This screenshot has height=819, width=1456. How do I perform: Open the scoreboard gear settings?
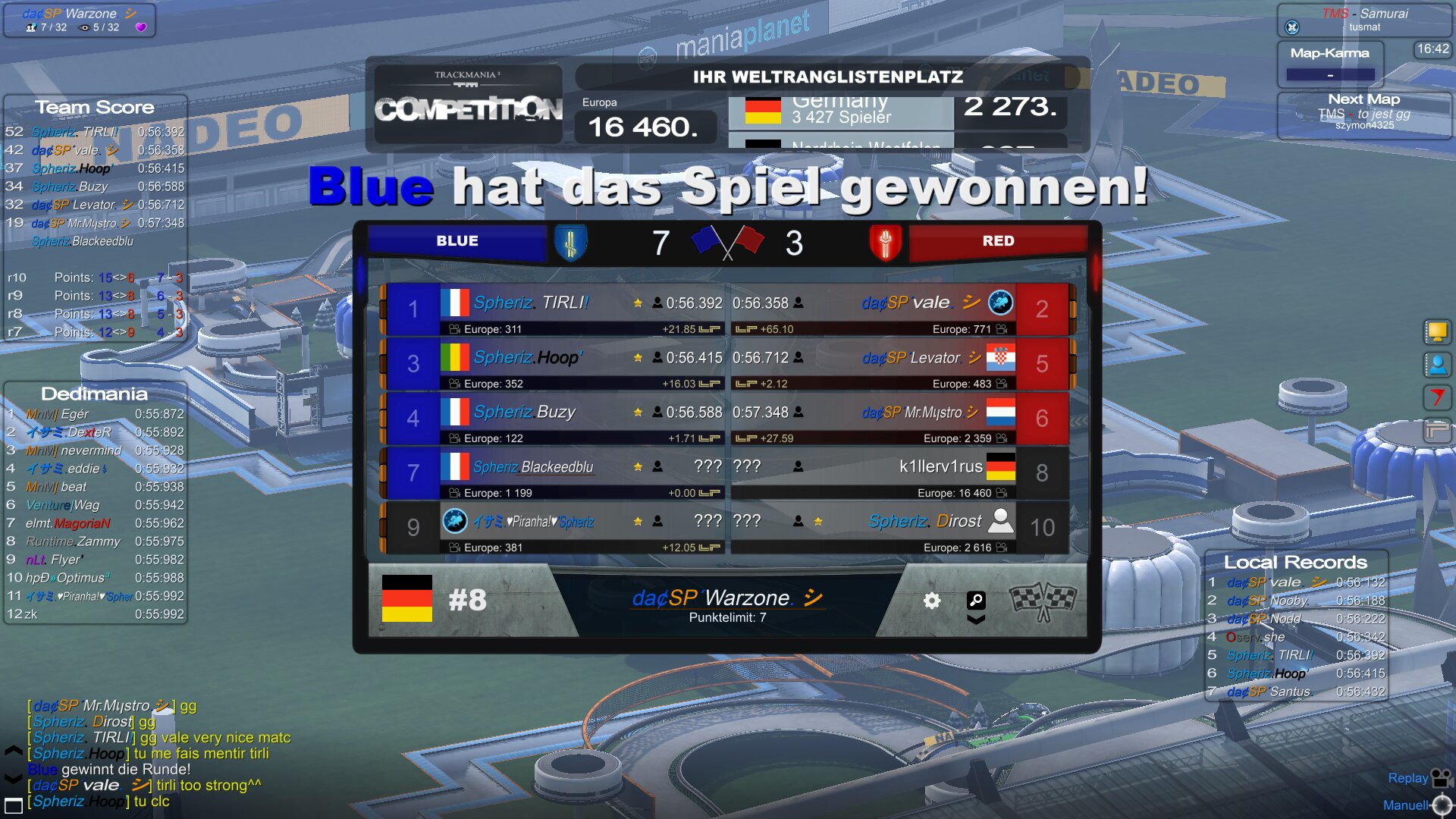click(932, 601)
